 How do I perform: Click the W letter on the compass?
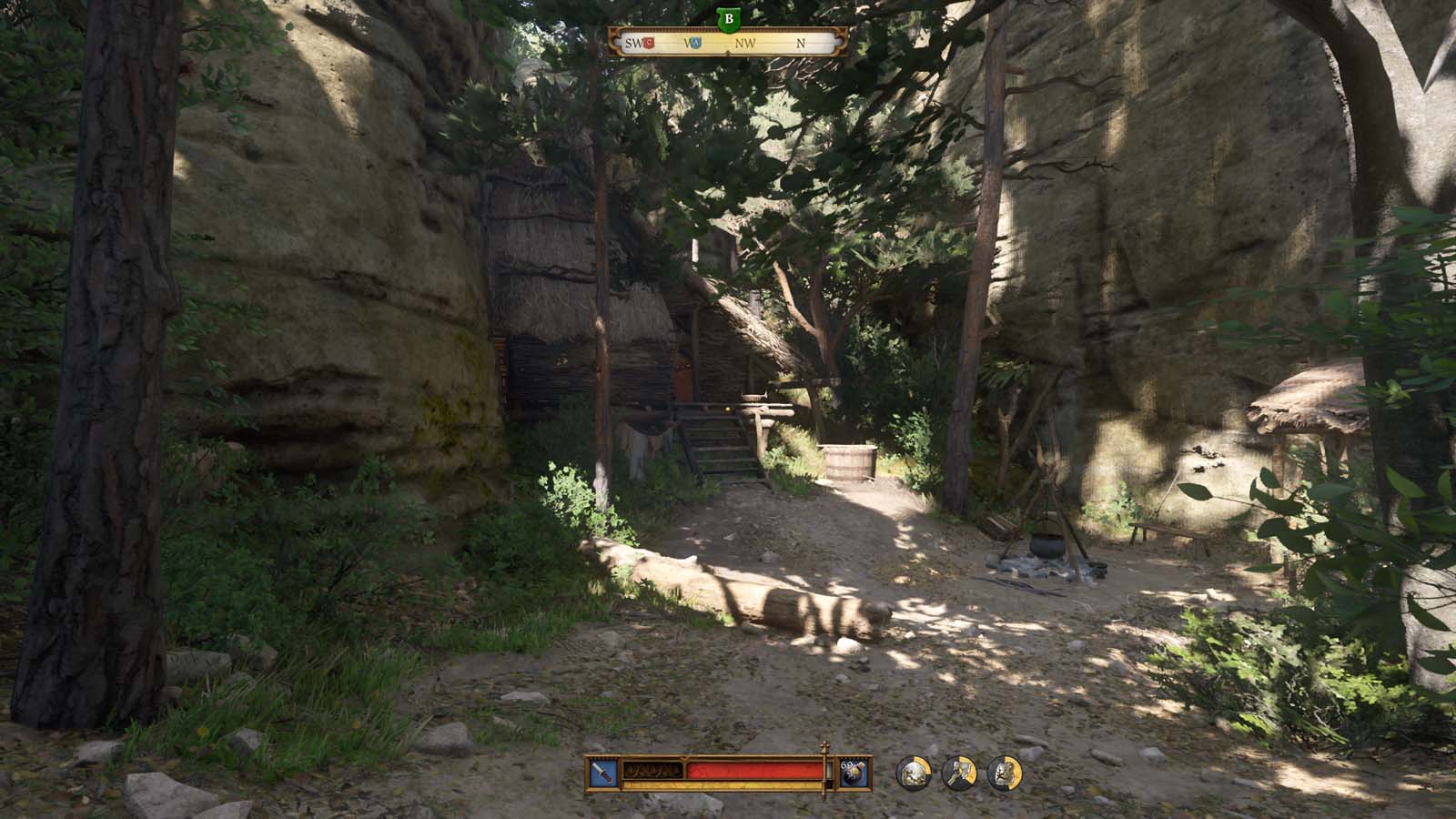coord(688,43)
